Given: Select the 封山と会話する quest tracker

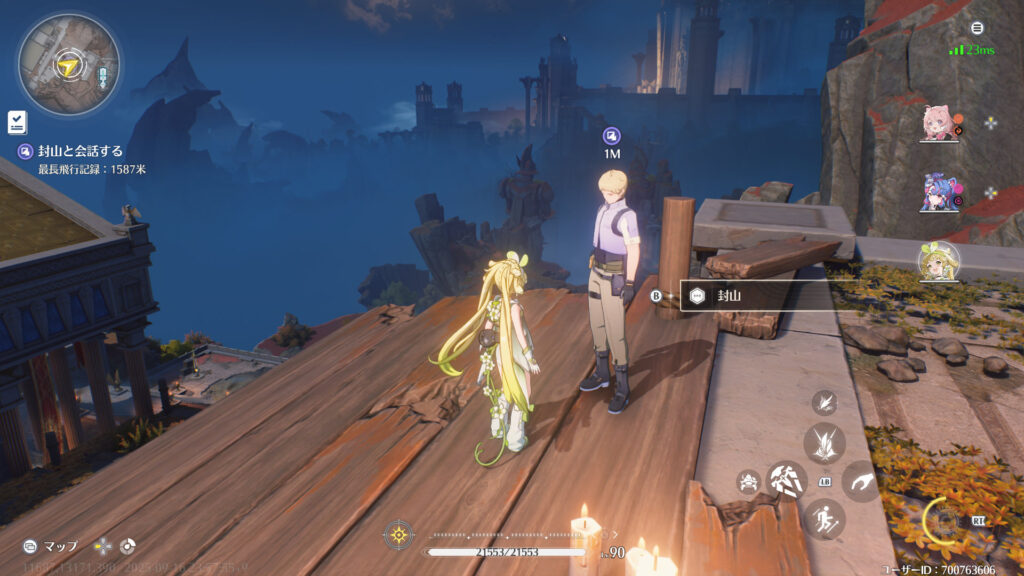Looking at the screenshot, I should coord(80,151).
